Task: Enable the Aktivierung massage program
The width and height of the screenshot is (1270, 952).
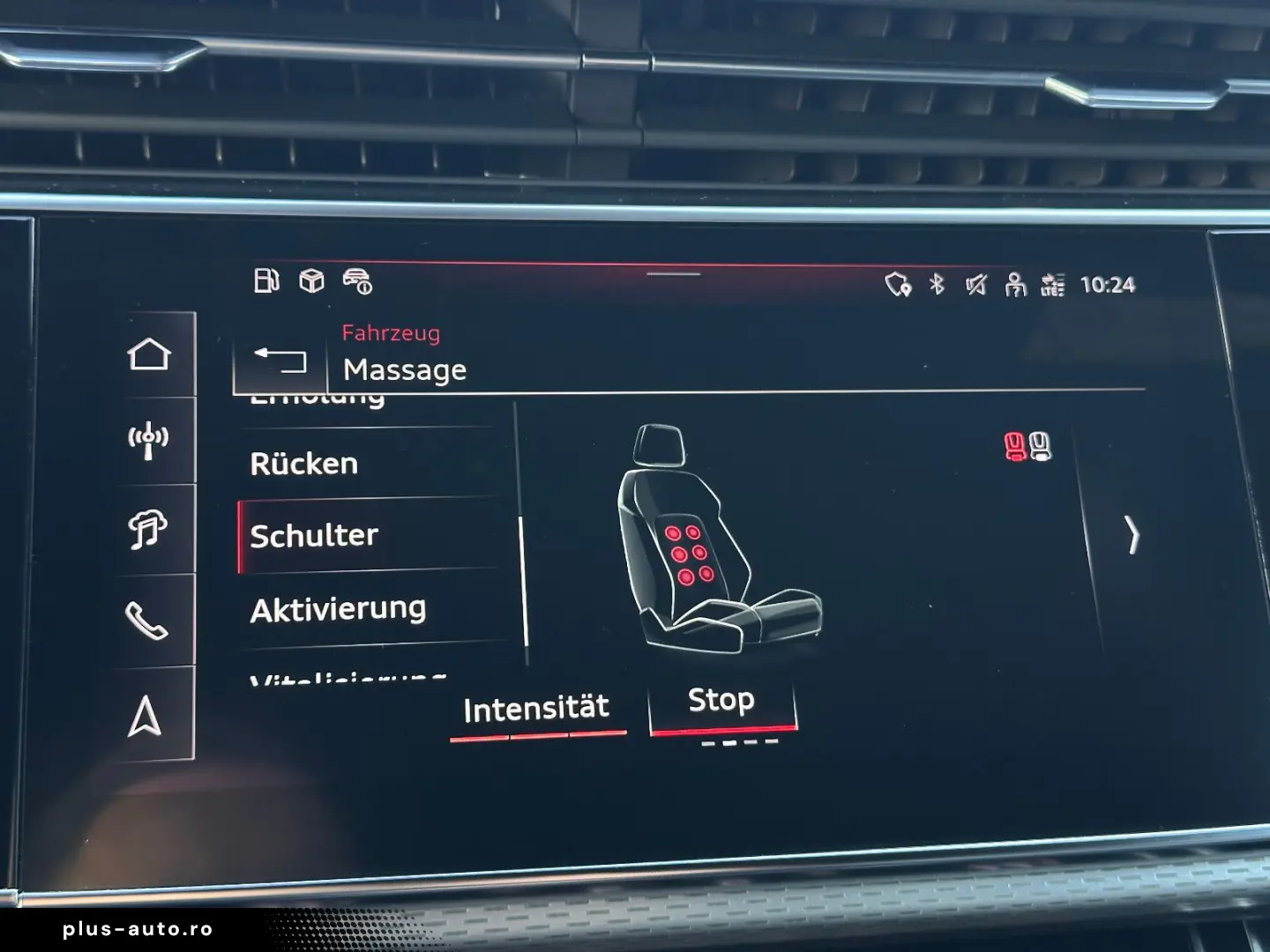Action: coord(340,607)
